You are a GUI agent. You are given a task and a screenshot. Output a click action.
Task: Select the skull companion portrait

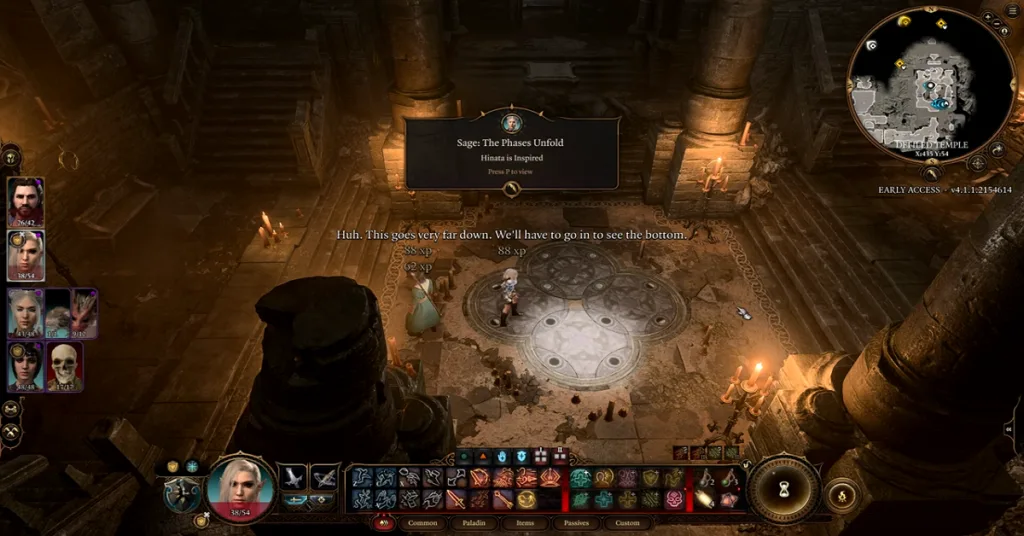65,366
